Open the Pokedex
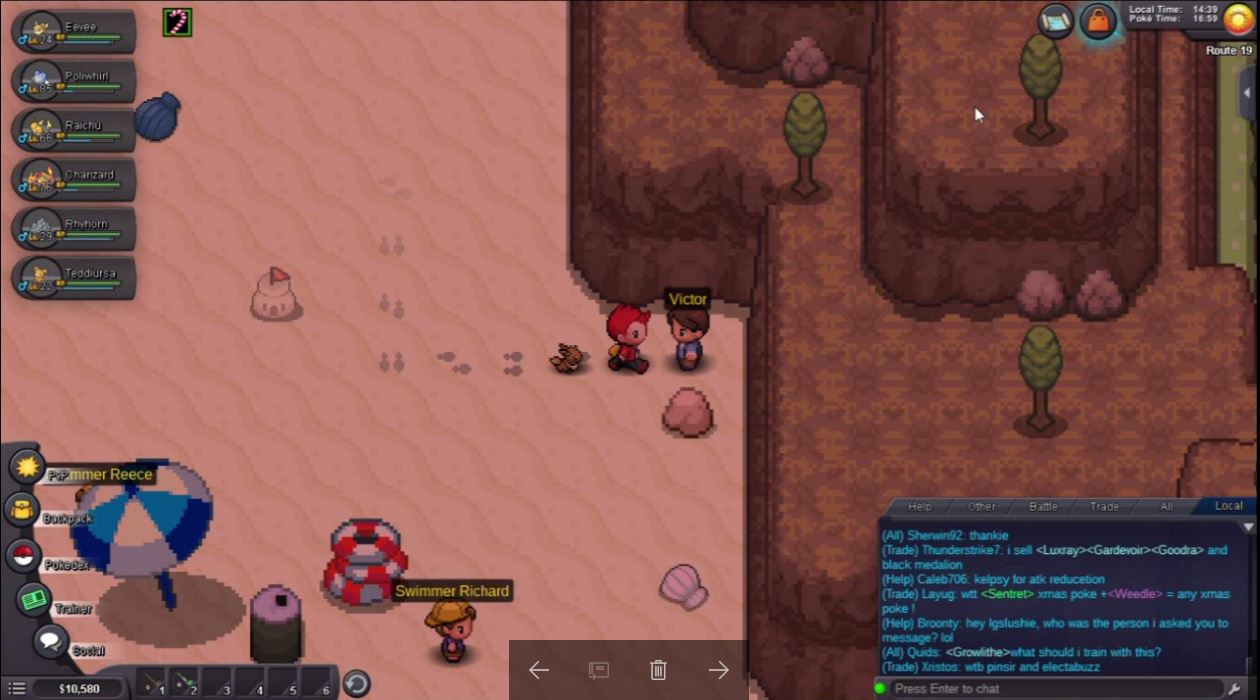1260x700 pixels. tap(23, 557)
